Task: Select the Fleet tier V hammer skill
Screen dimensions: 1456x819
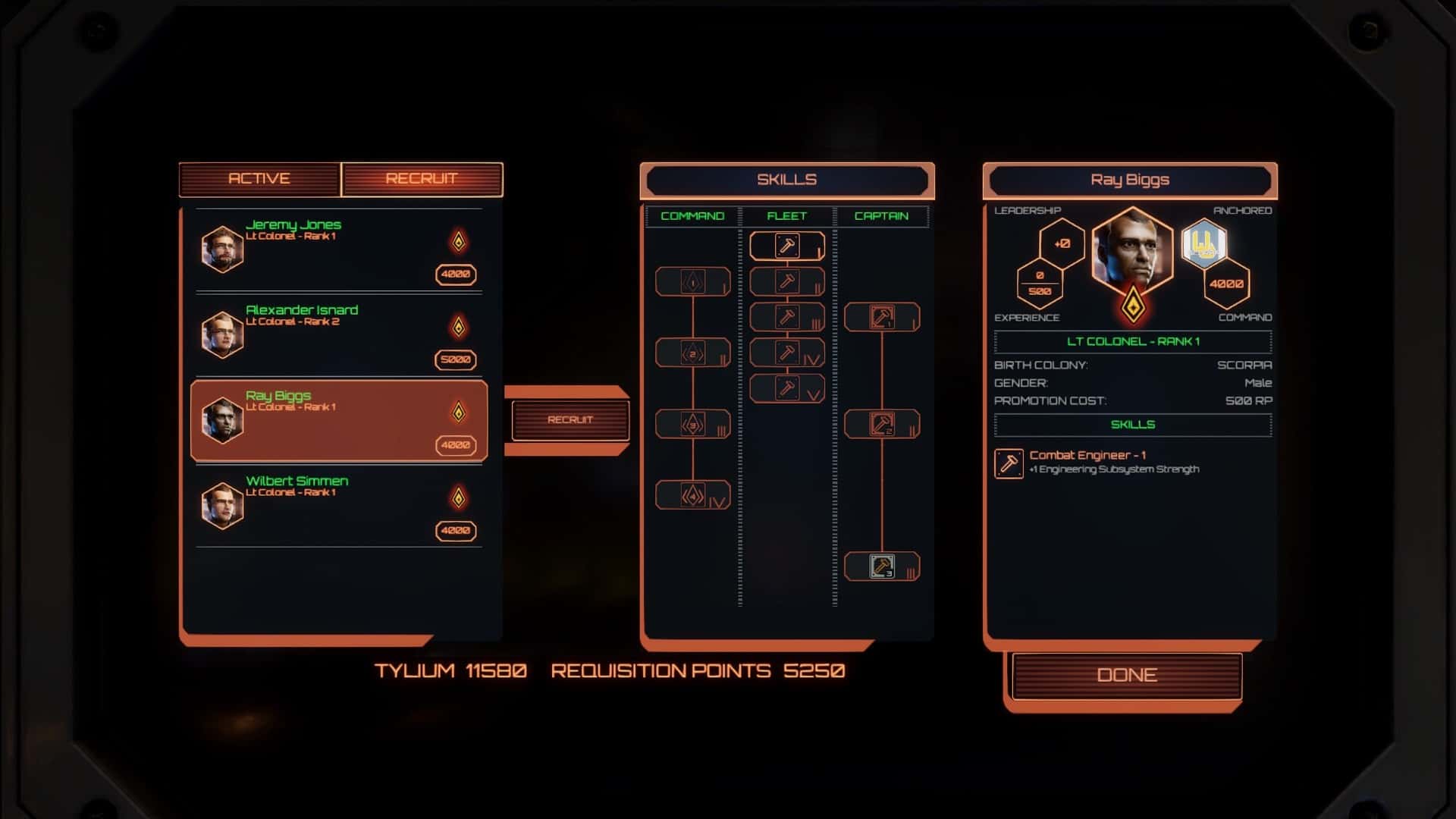Action: click(x=786, y=388)
